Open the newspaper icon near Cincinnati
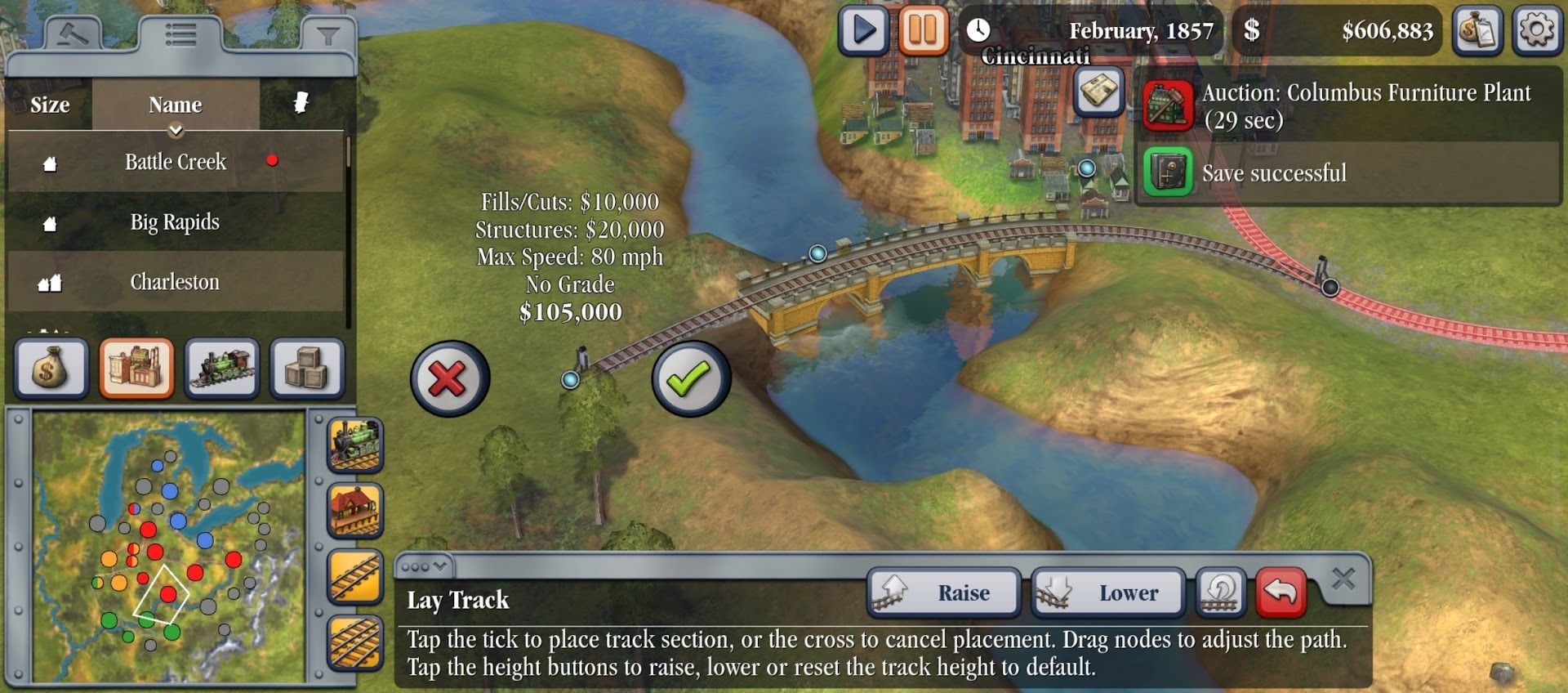 (x=1098, y=92)
